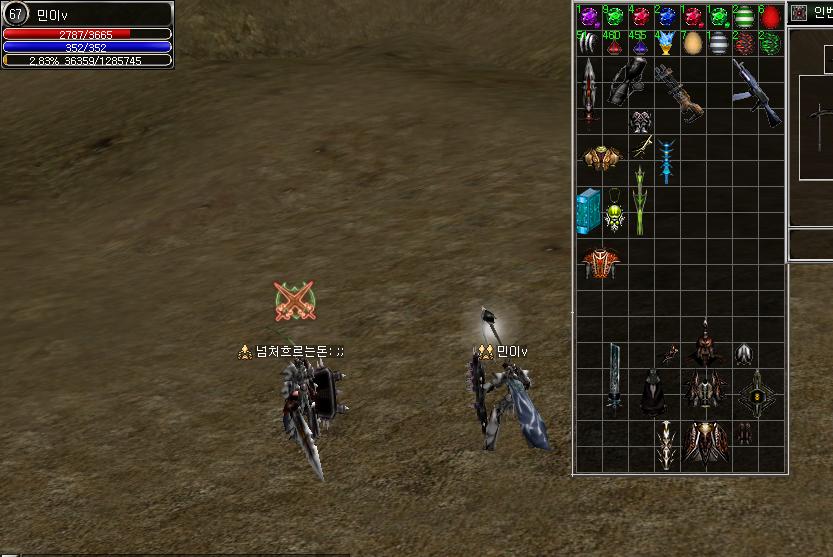Pick the solid red egg item

coord(770,17)
